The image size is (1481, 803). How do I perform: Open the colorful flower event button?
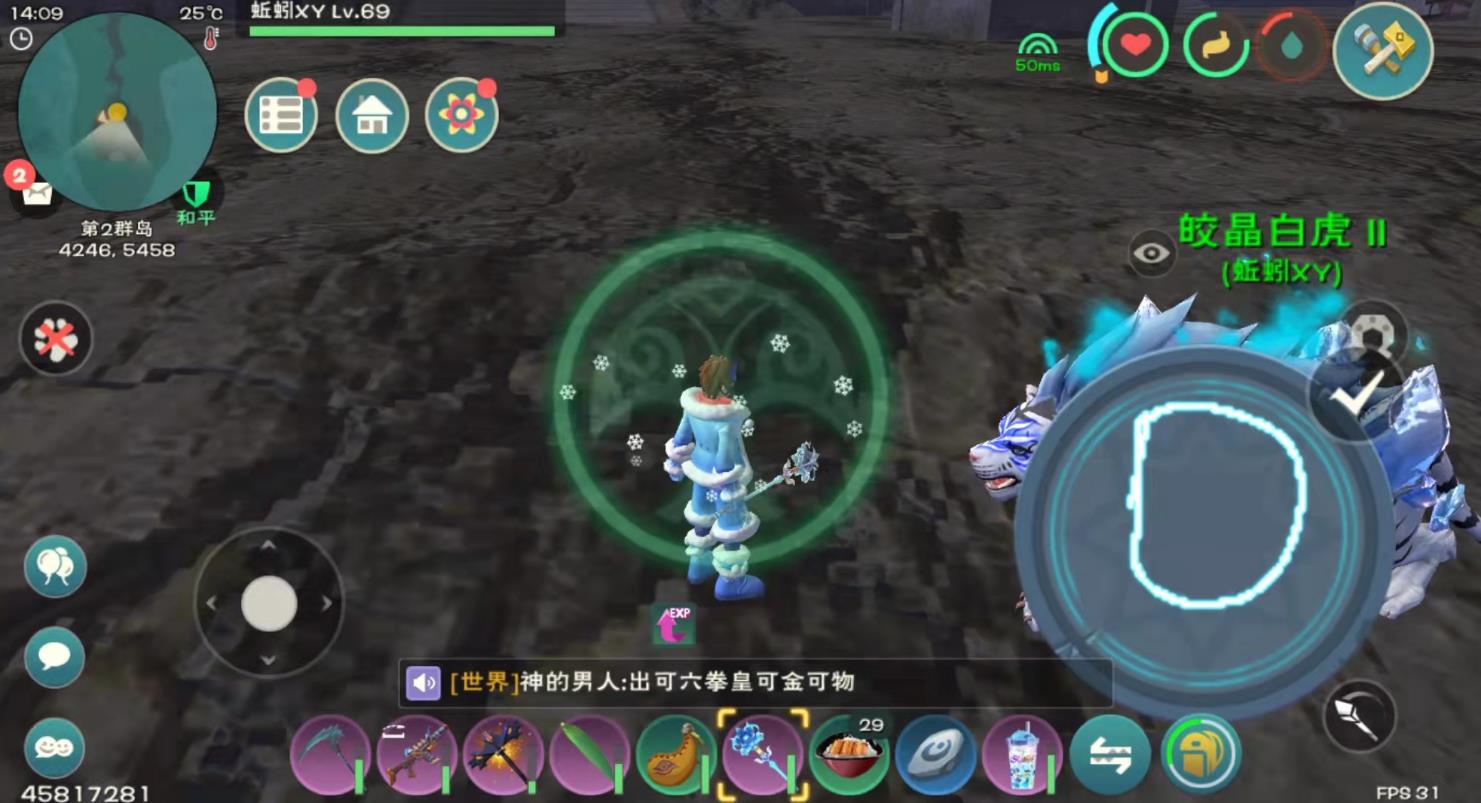(461, 116)
